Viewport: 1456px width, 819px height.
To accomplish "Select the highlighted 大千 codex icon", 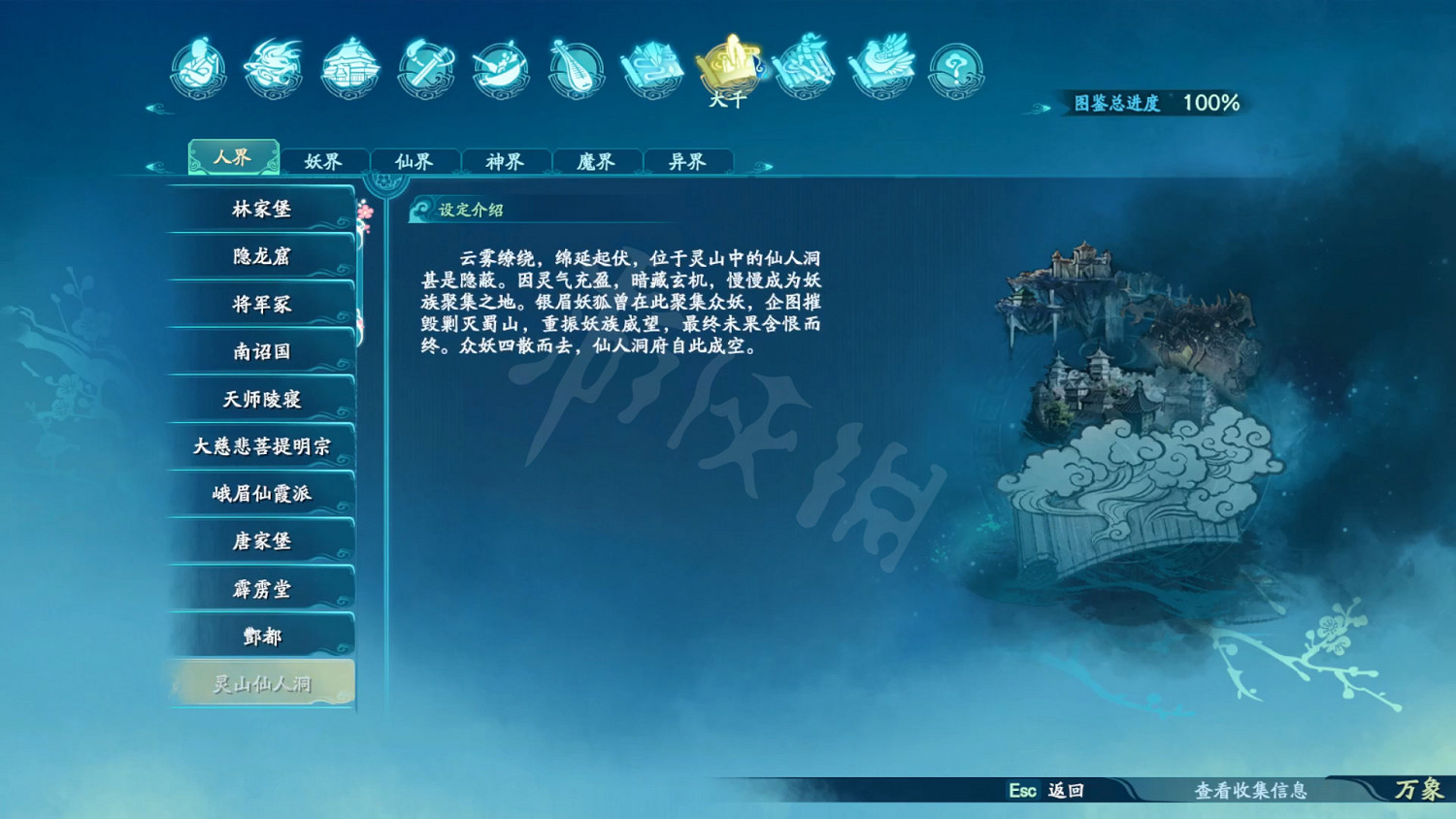I will [729, 63].
